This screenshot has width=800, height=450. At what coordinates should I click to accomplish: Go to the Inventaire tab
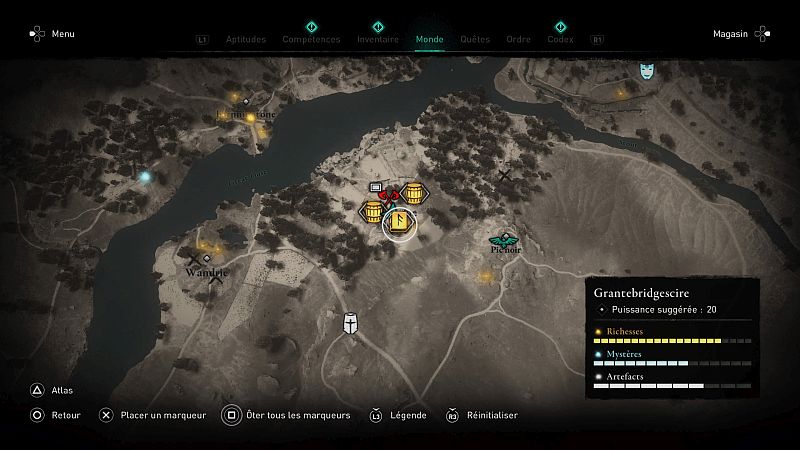378,40
